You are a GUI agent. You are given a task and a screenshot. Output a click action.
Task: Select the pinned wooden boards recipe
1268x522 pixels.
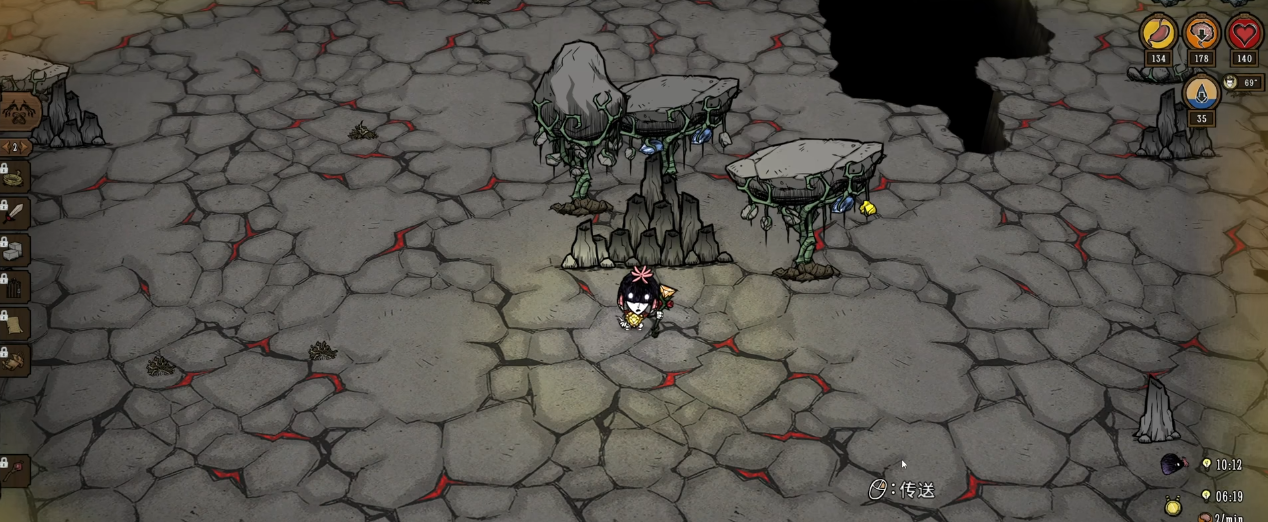coord(14,360)
